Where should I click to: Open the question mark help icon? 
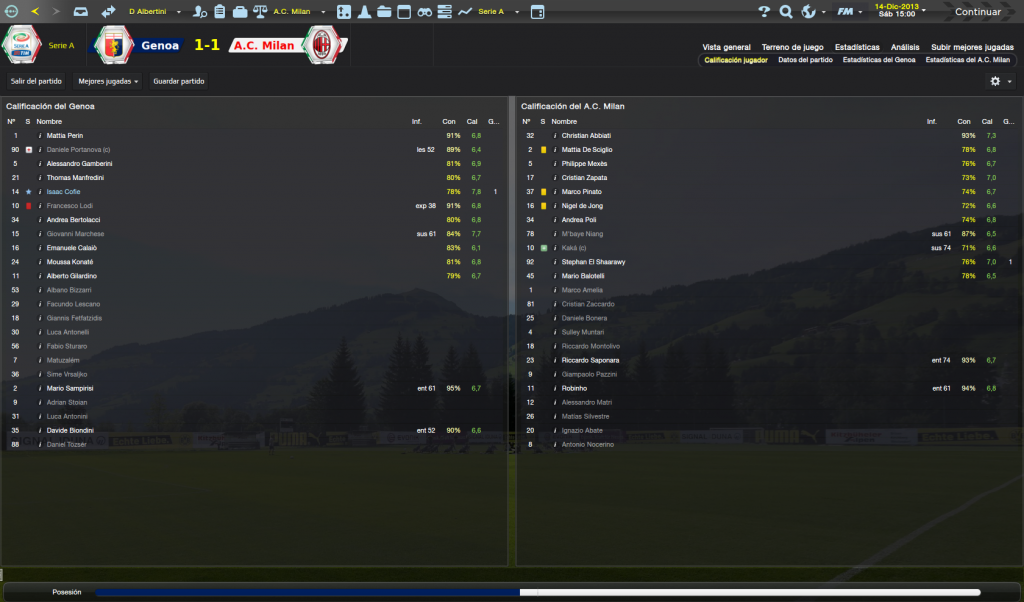(x=764, y=12)
